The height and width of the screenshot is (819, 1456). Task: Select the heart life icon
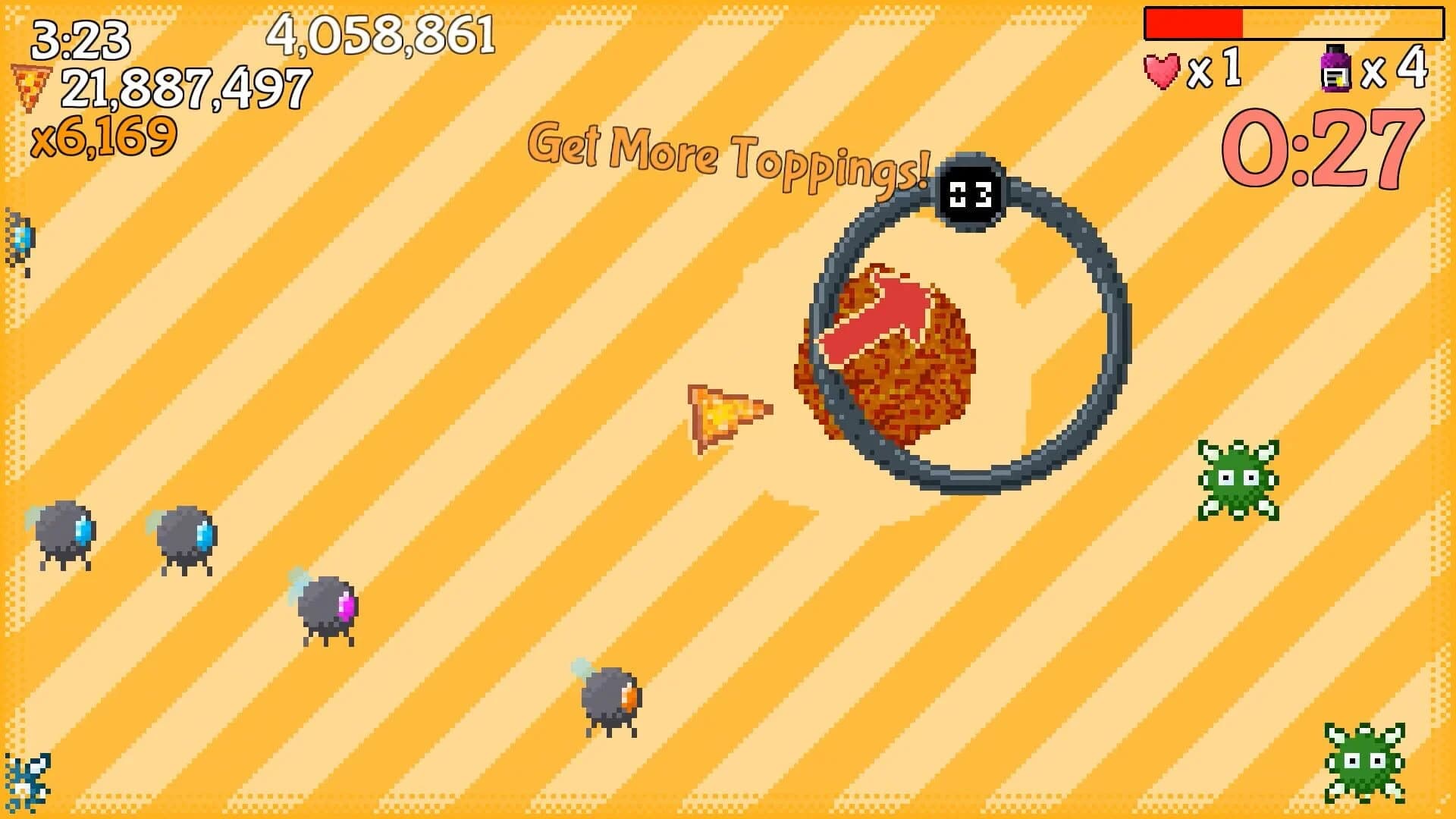click(1163, 70)
